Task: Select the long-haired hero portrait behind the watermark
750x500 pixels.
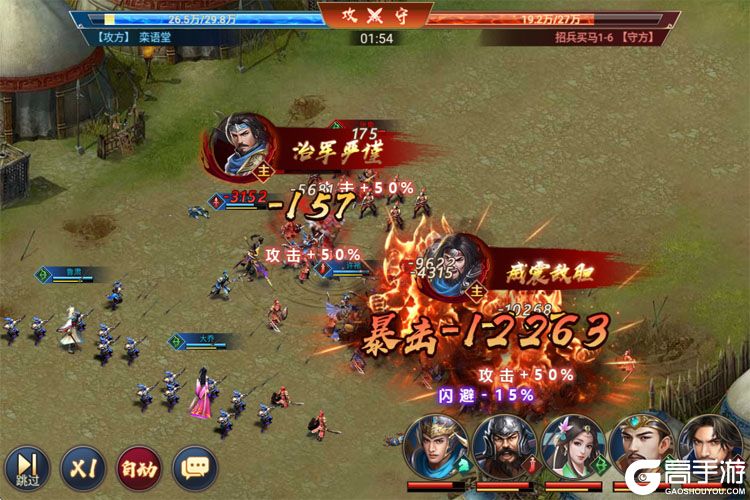Action: coord(710,449)
